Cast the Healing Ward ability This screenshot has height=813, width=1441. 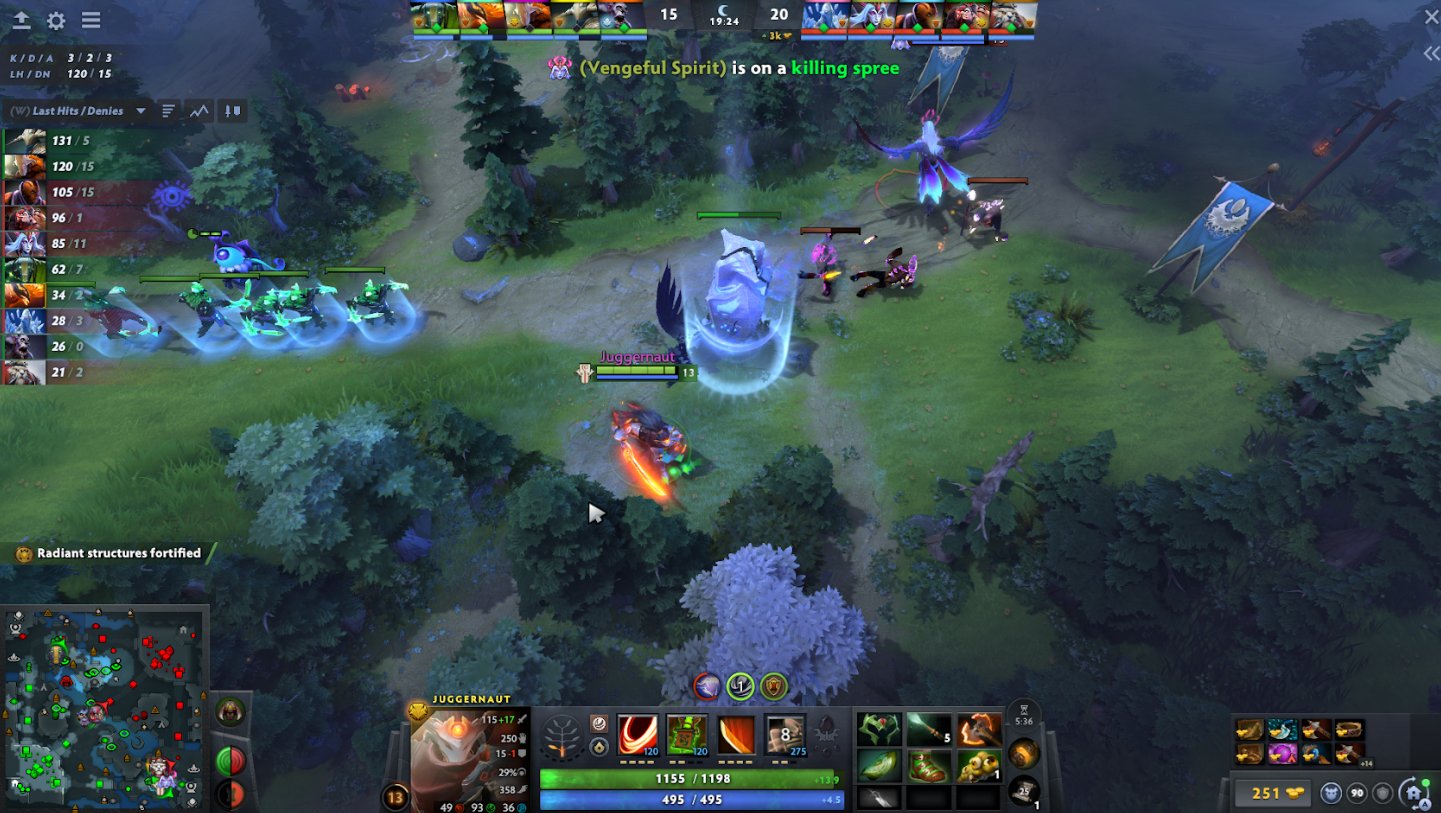(x=686, y=735)
